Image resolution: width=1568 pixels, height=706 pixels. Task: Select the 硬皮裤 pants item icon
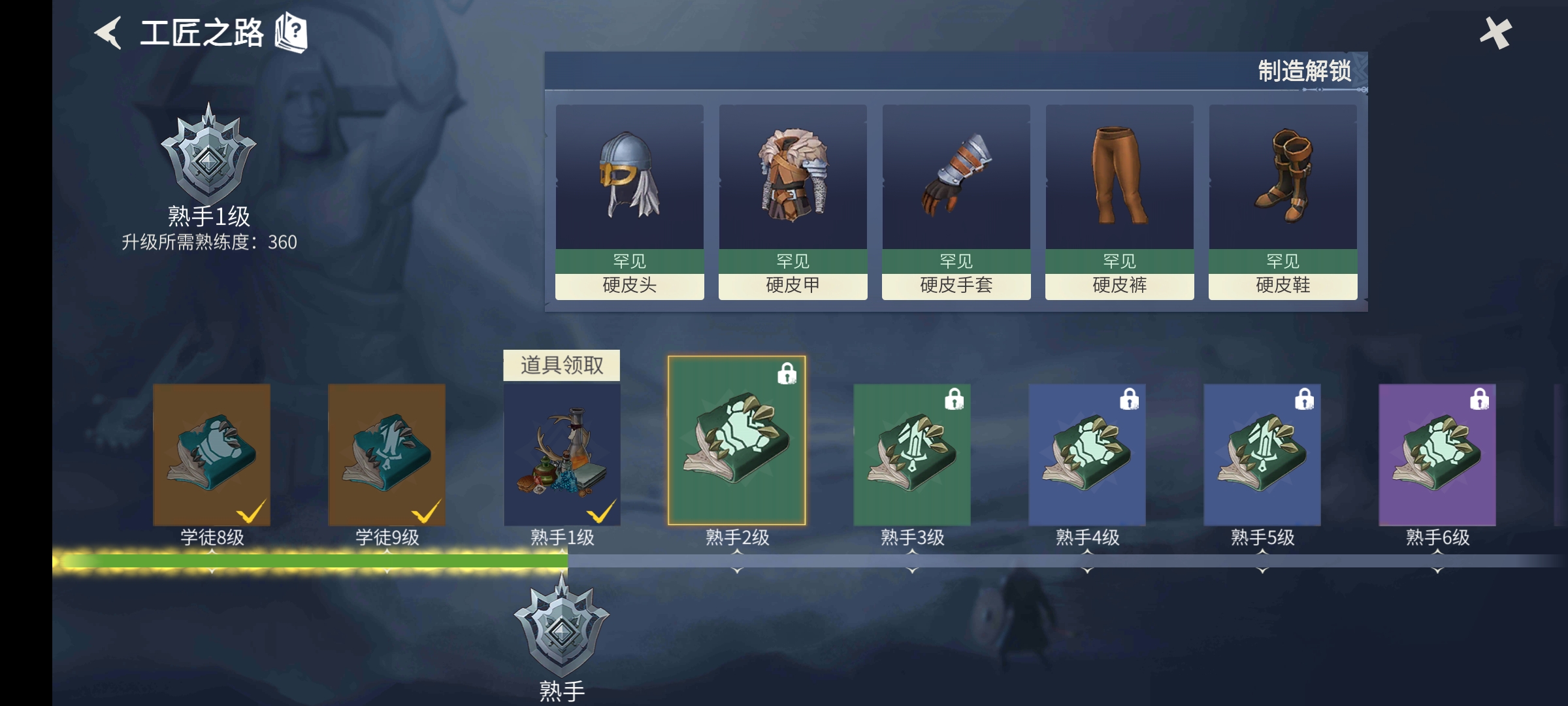pyautogui.click(x=1119, y=178)
